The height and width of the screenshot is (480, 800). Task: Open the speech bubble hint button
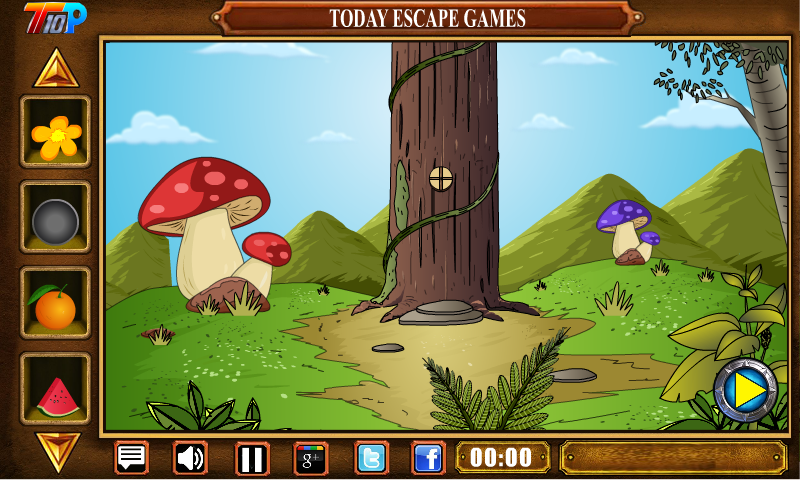[x=131, y=458]
